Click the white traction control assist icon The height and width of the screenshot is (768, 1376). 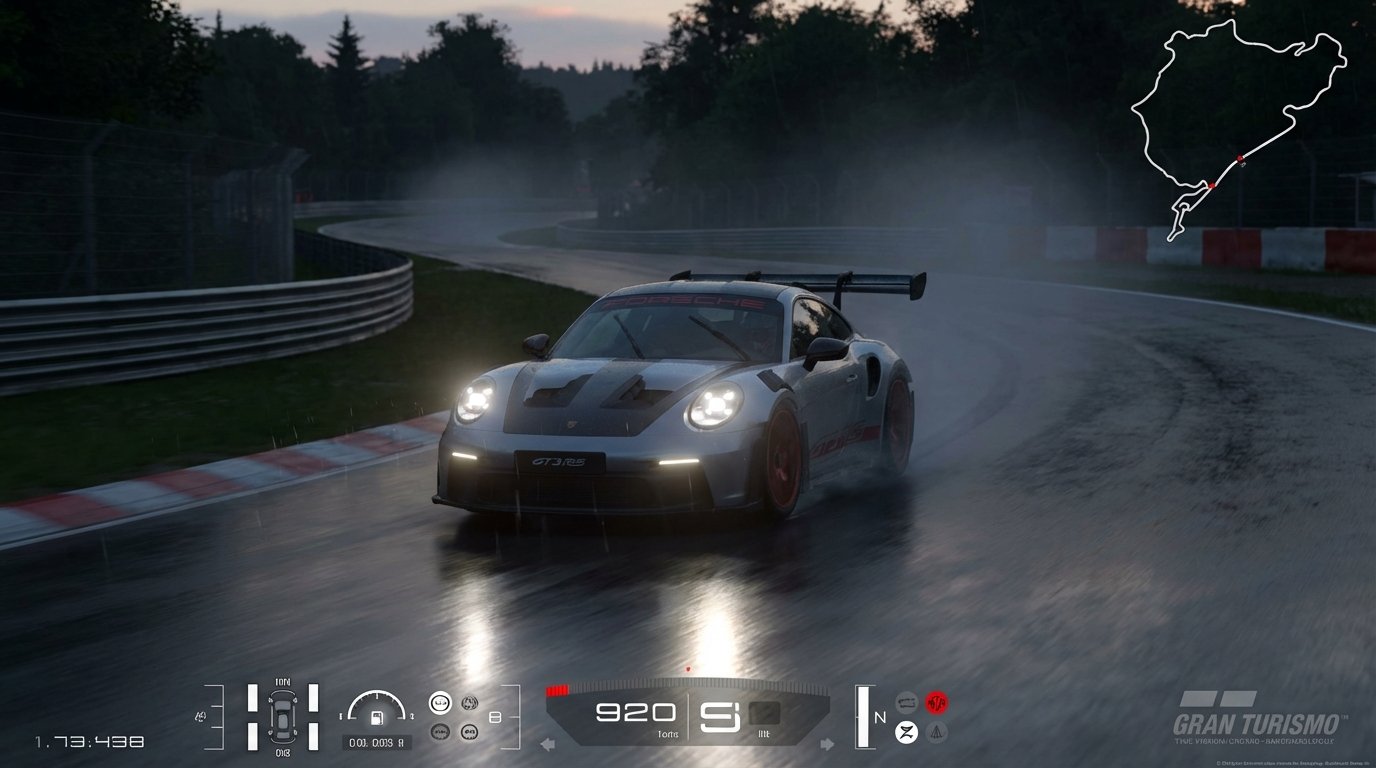[439, 703]
